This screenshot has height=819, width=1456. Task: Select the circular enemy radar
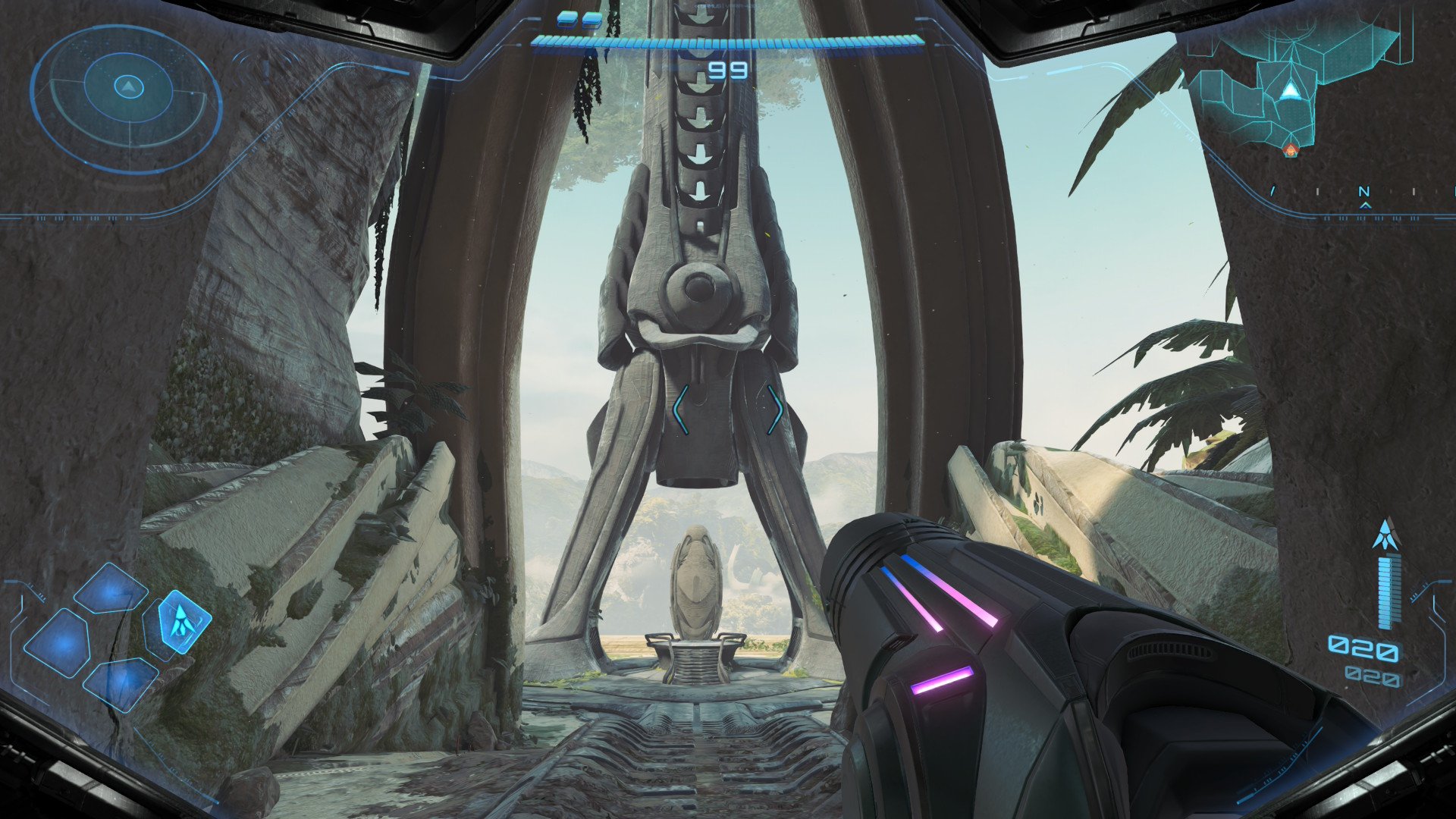pyautogui.click(x=128, y=88)
